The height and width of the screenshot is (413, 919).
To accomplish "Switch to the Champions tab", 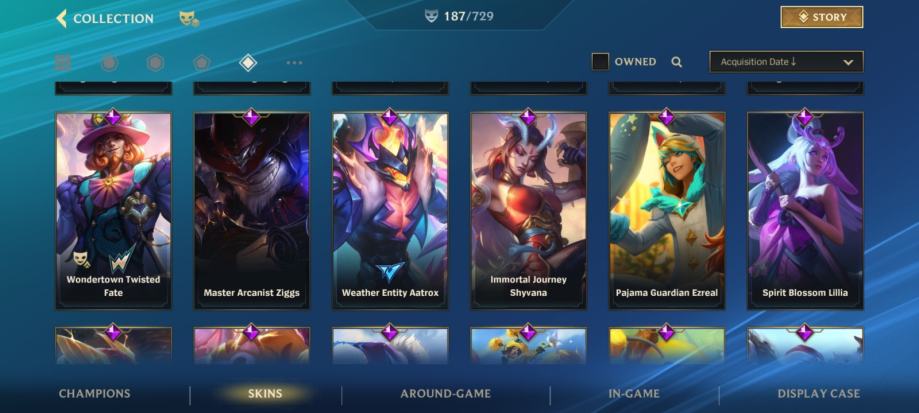I will point(94,394).
